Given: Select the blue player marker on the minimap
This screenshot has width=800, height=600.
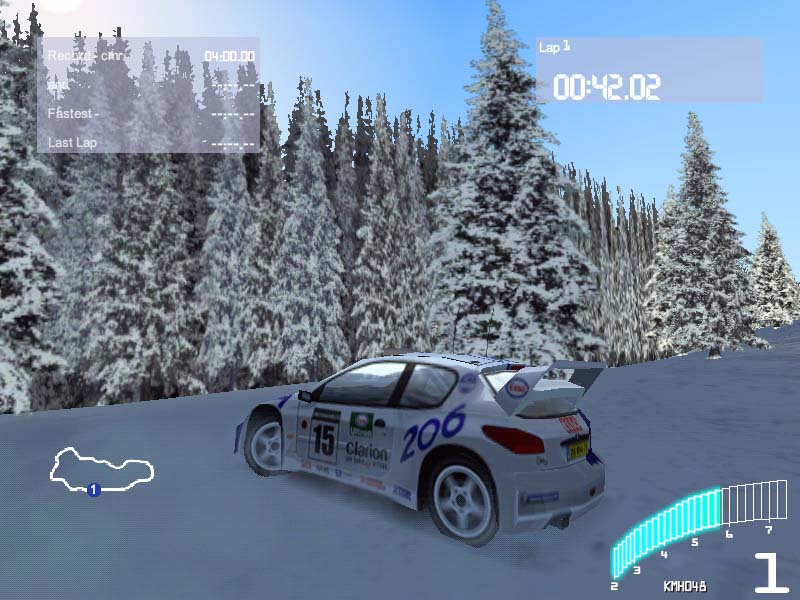Looking at the screenshot, I should pos(93,490).
